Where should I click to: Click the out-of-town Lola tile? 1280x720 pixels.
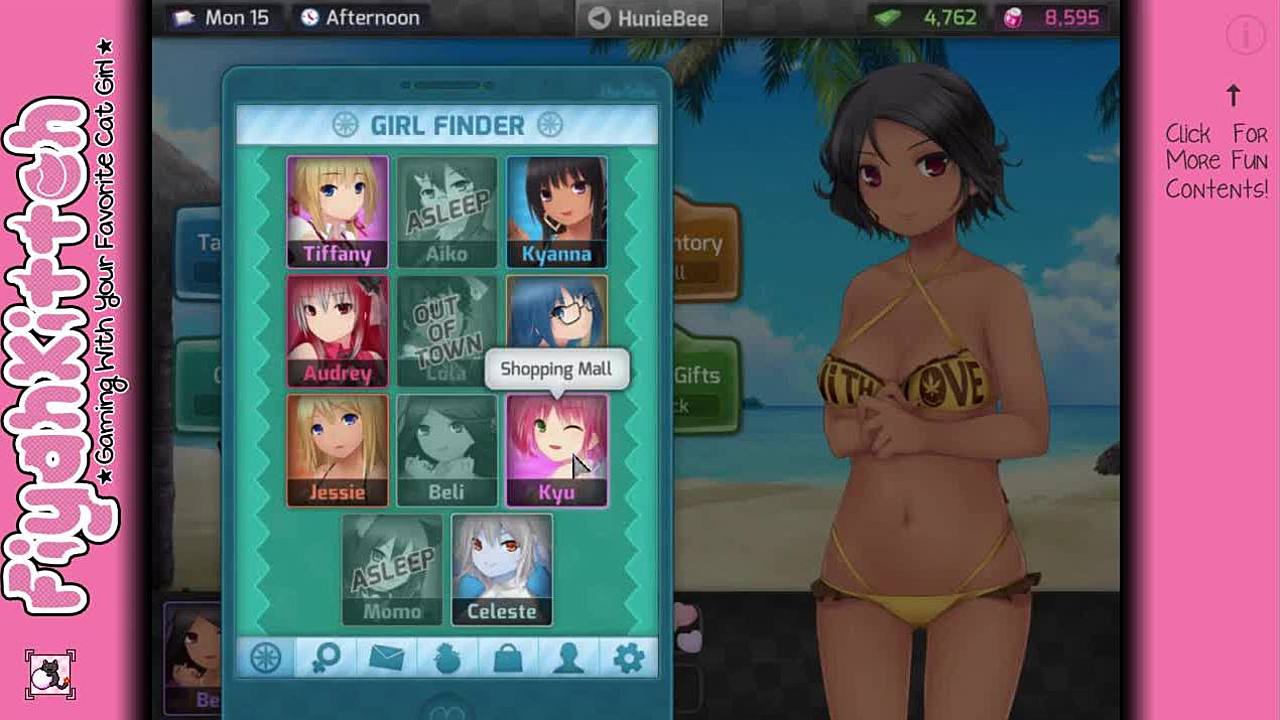[446, 330]
